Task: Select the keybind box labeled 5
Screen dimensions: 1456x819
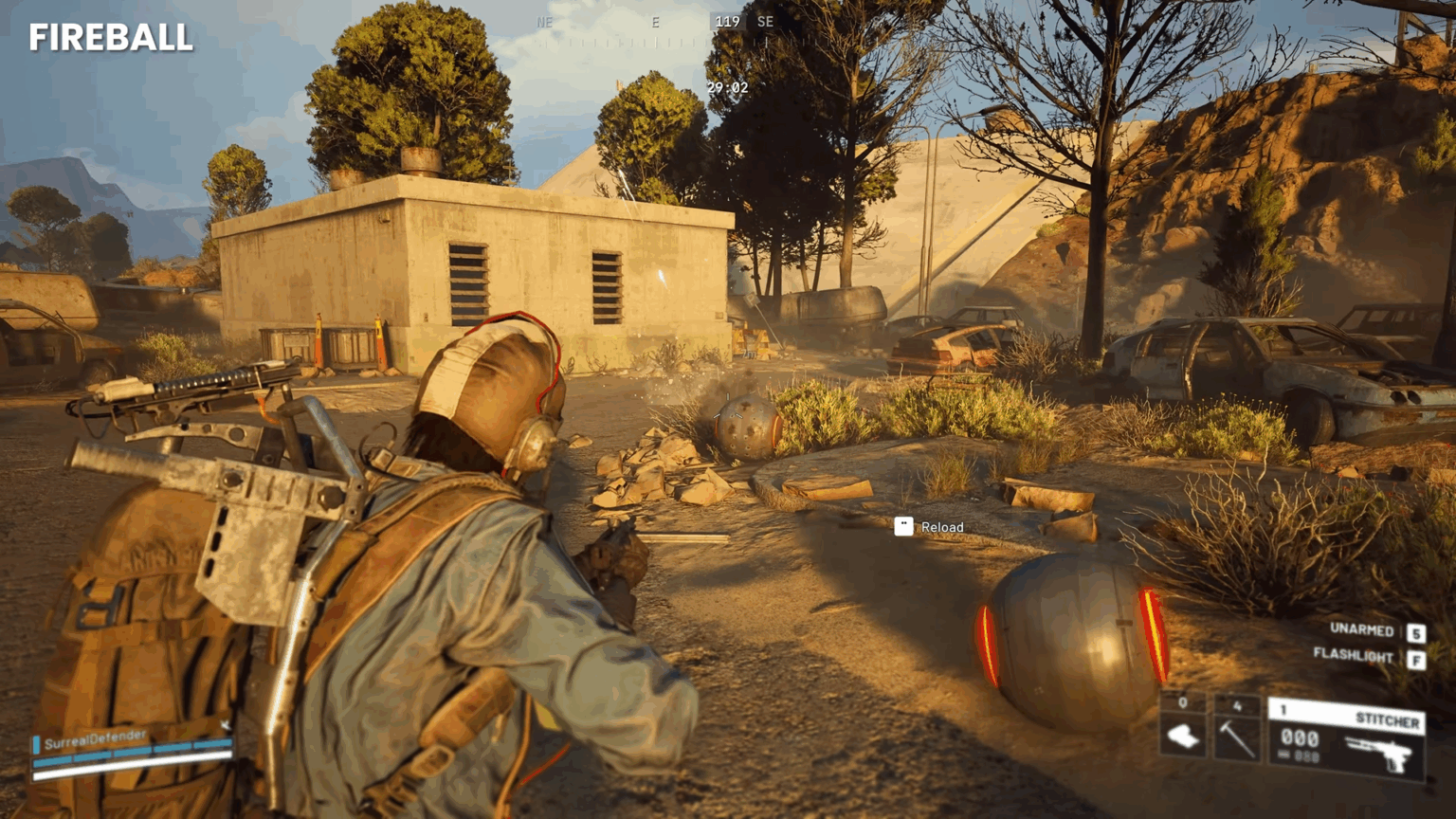Action: pos(1417,630)
